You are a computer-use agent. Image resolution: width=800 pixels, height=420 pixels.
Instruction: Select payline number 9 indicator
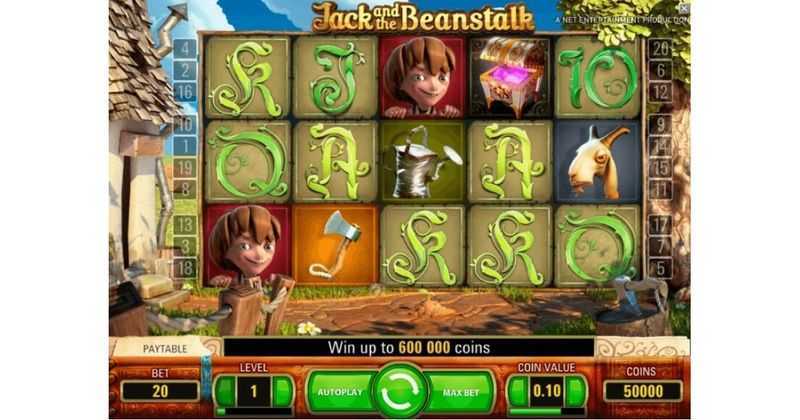pyautogui.click(x=659, y=125)
